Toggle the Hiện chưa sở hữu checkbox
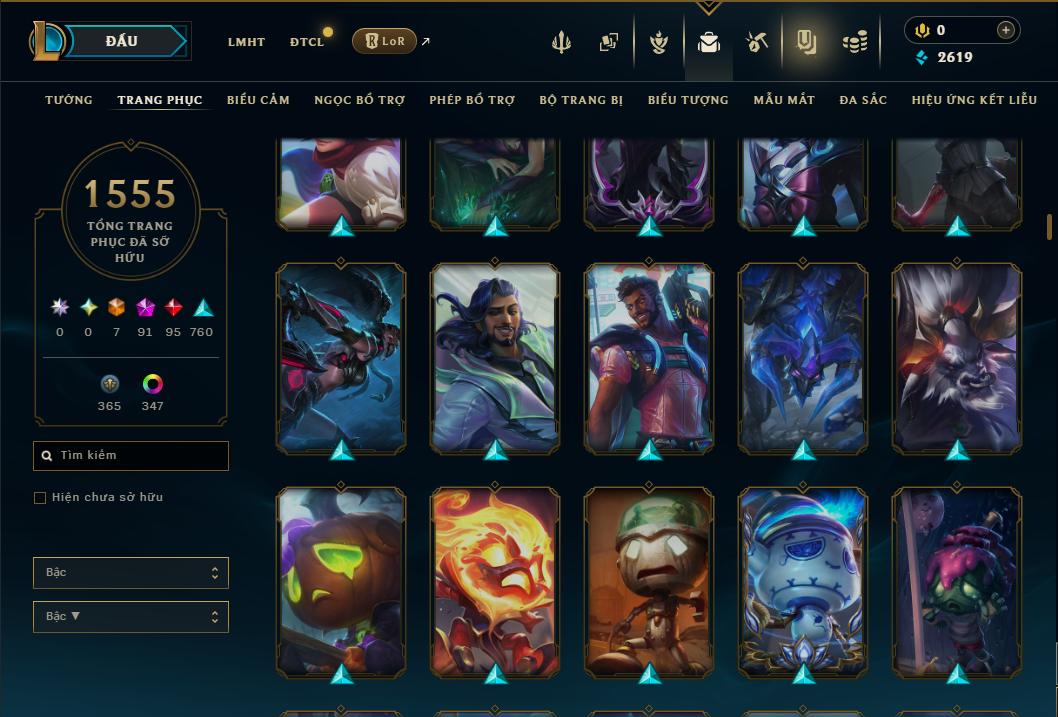Screen dimensions: 1058x717 40,498
